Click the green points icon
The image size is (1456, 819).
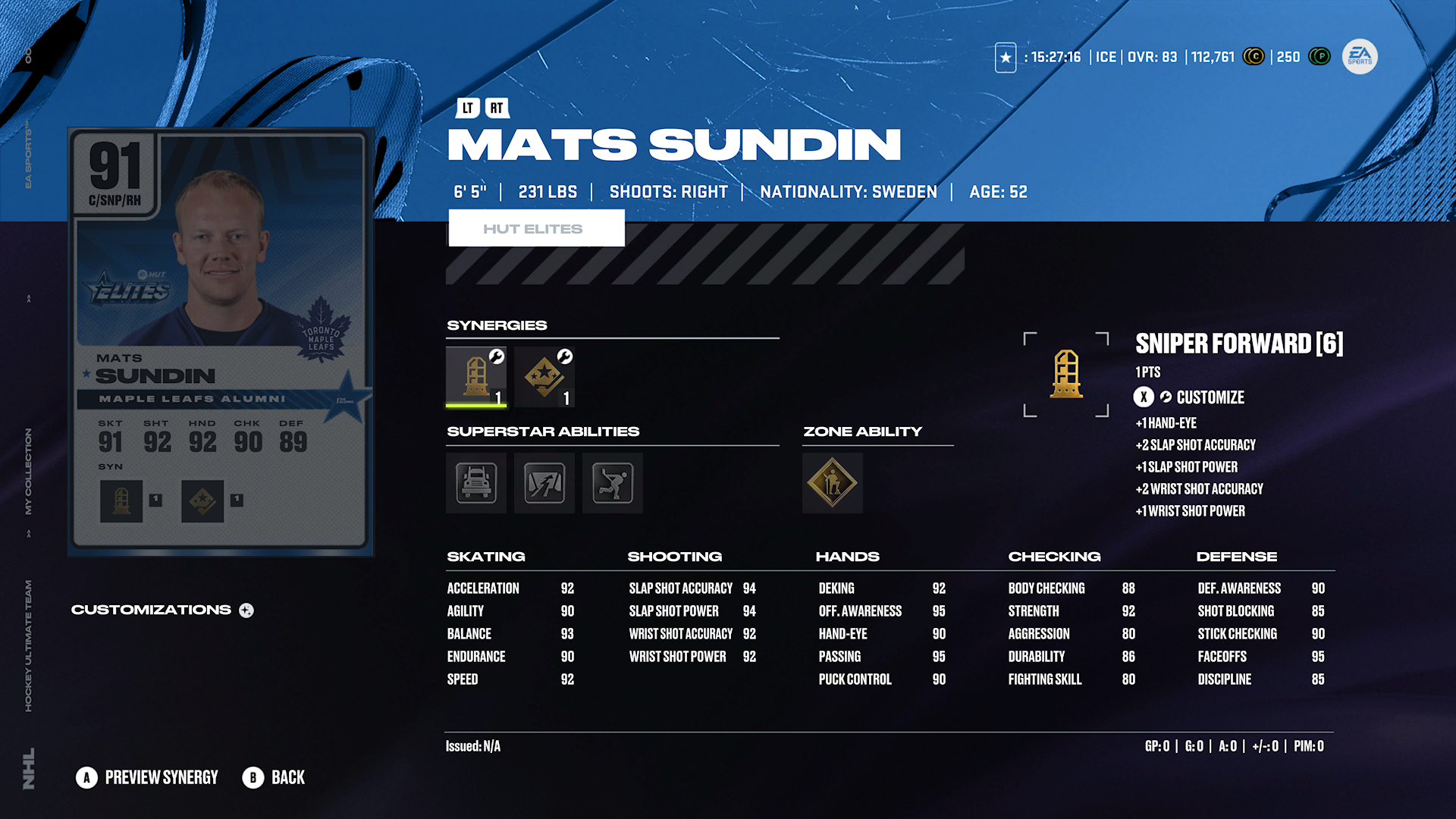point(1320,57)
